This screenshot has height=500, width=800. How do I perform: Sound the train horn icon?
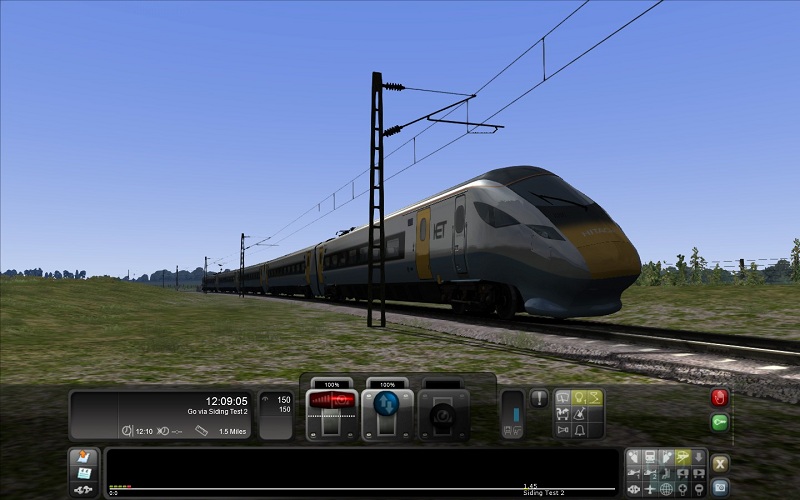click(x=563, y=431)
